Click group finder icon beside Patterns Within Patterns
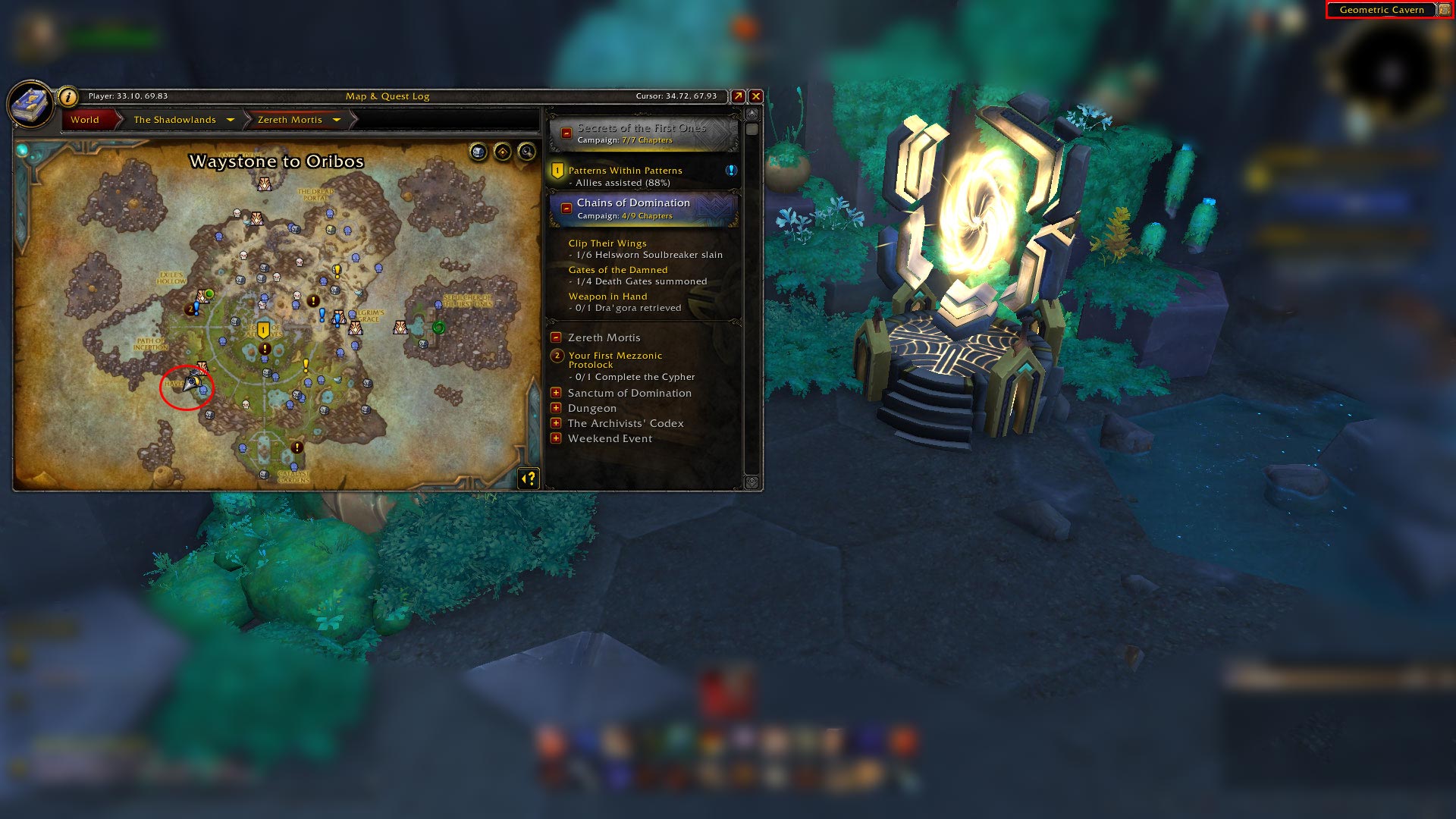This screenshot has height=819, width=1456. [730, 171]
